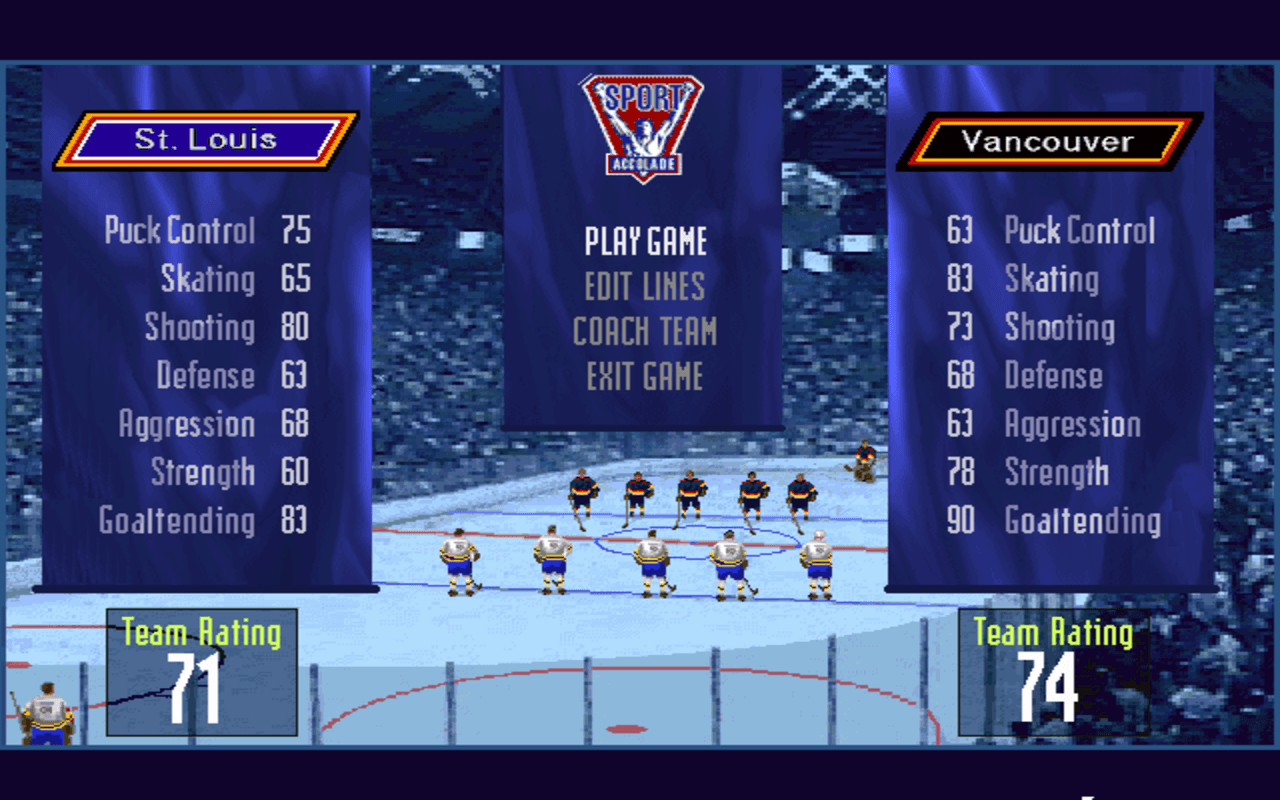The height and width of the screenshot is (800, 1280).
Task: Choose COACH TEAM from the menu
Action: click(645, 331)
